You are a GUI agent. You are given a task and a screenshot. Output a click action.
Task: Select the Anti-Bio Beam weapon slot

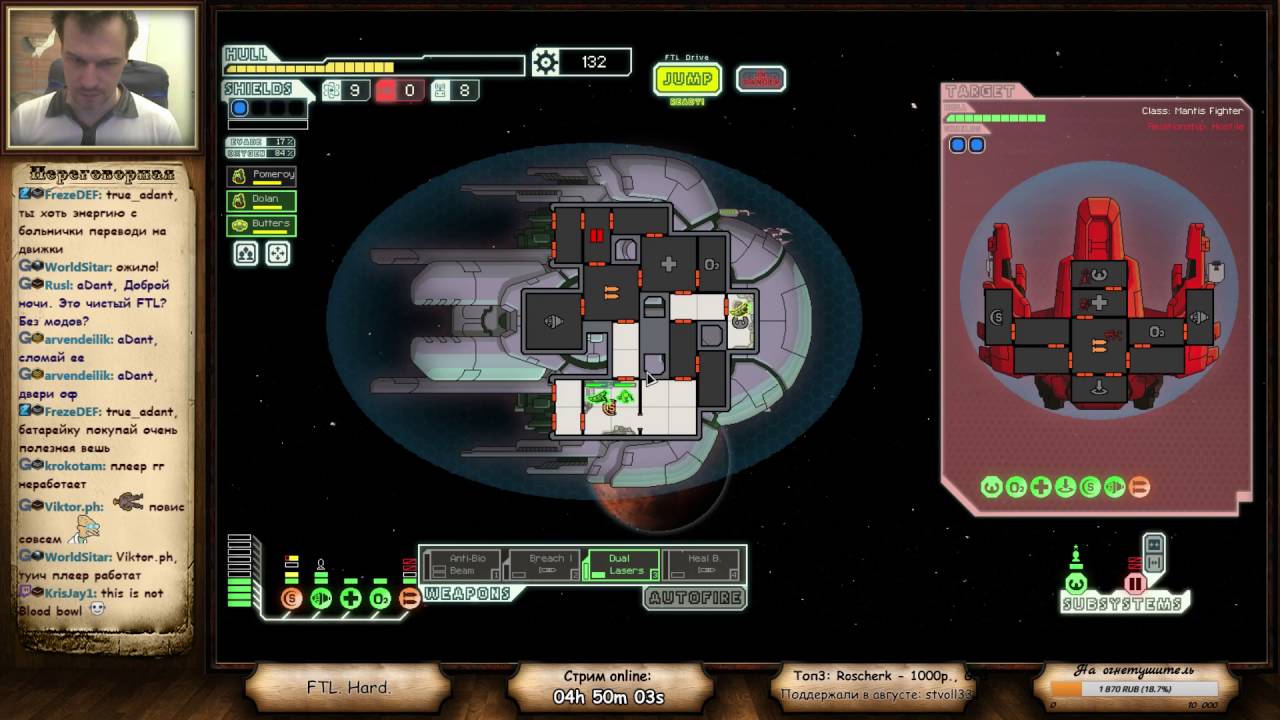pyautogui.click(x=461, y=565)
